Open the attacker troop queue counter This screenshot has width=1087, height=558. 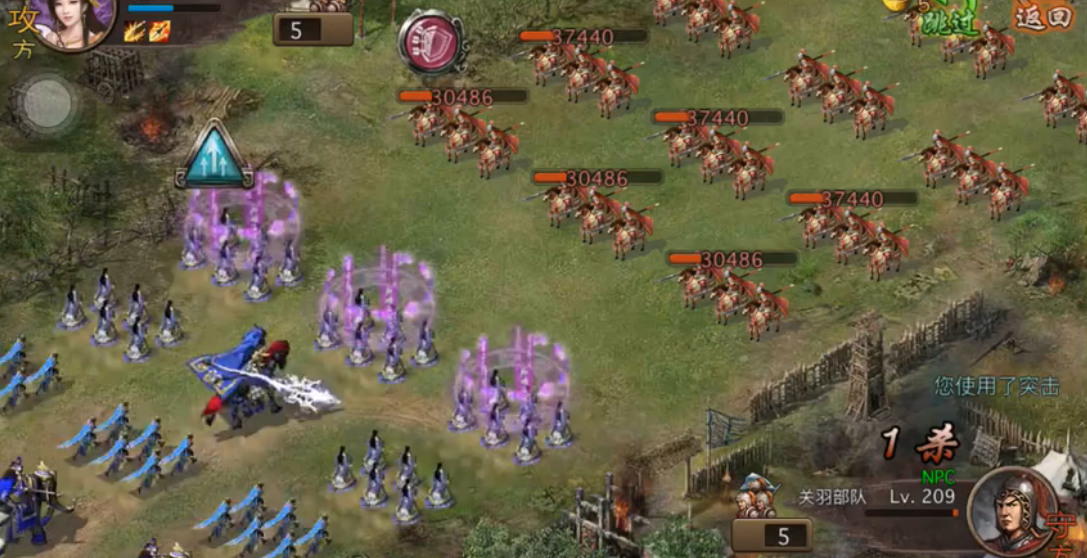(312, 28)
